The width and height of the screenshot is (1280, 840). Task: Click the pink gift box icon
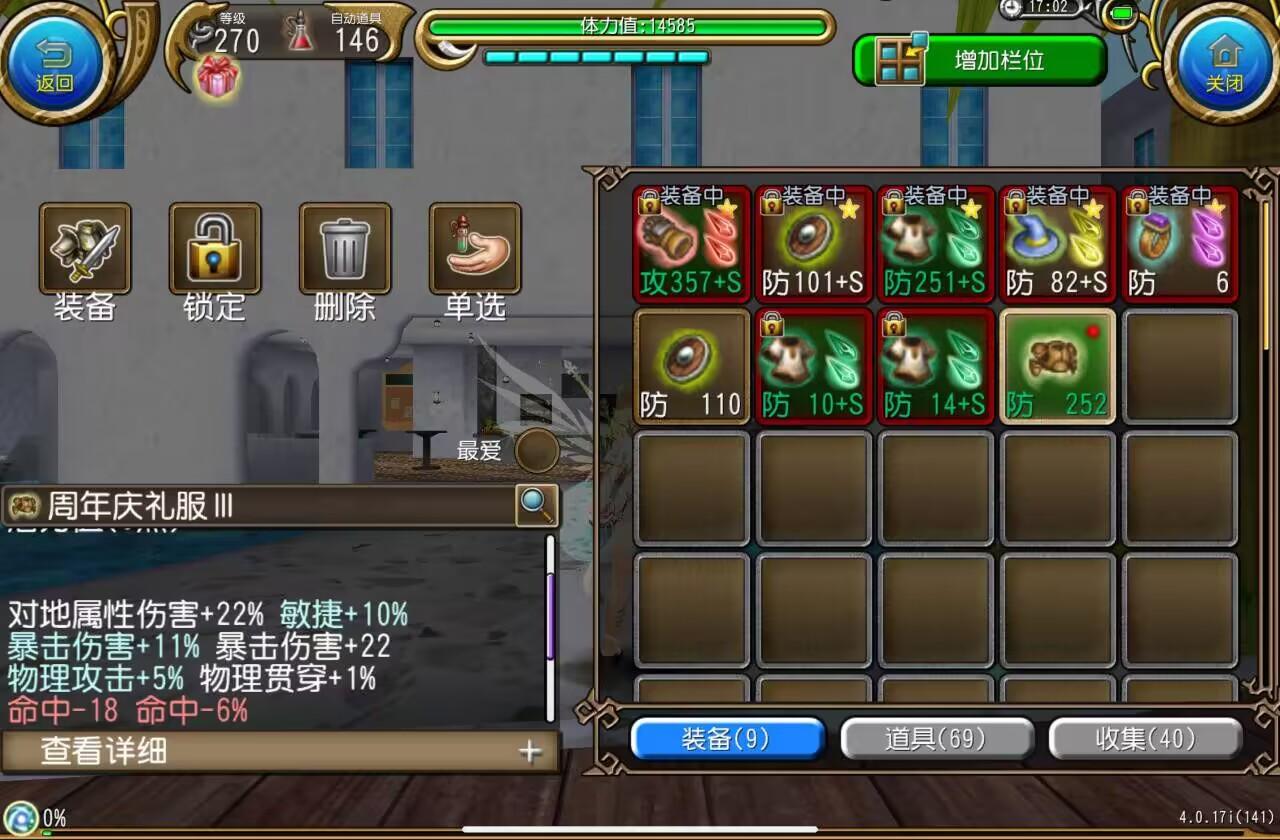[219, 76]
